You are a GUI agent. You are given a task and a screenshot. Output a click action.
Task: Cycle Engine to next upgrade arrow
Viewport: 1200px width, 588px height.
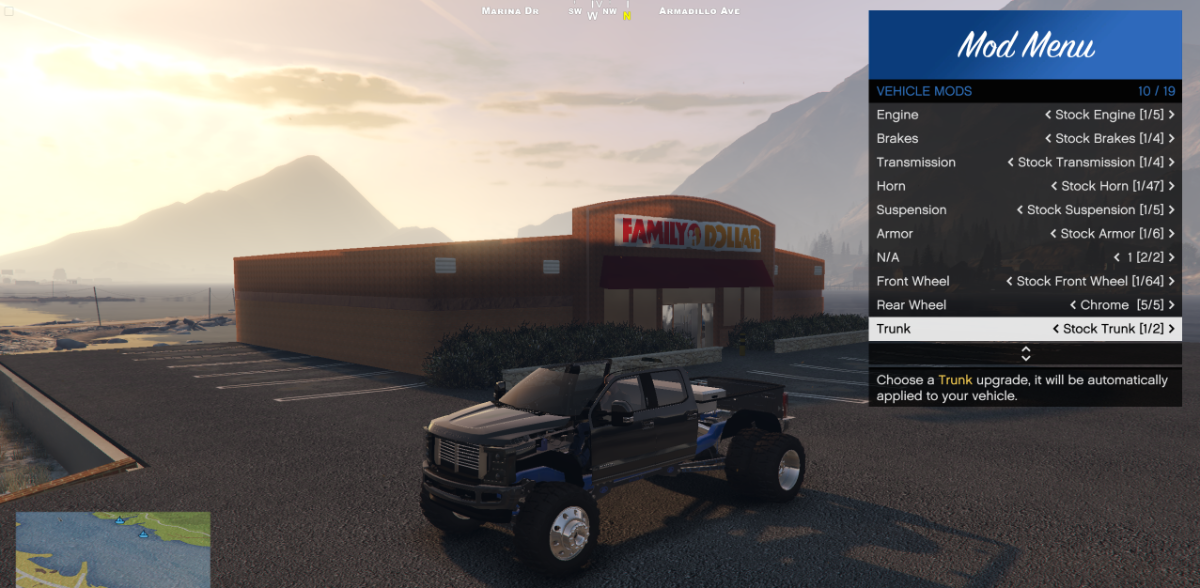tap(1172, 115)
